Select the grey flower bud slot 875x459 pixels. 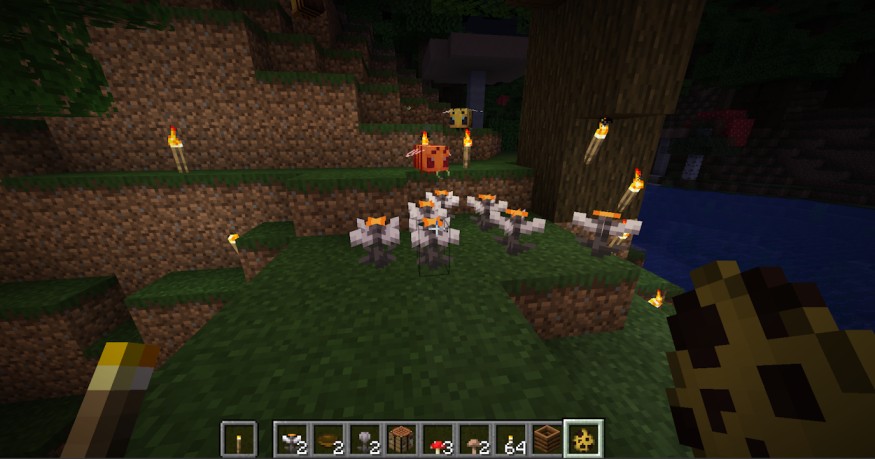pyautogui.click(x=364, y=439)
